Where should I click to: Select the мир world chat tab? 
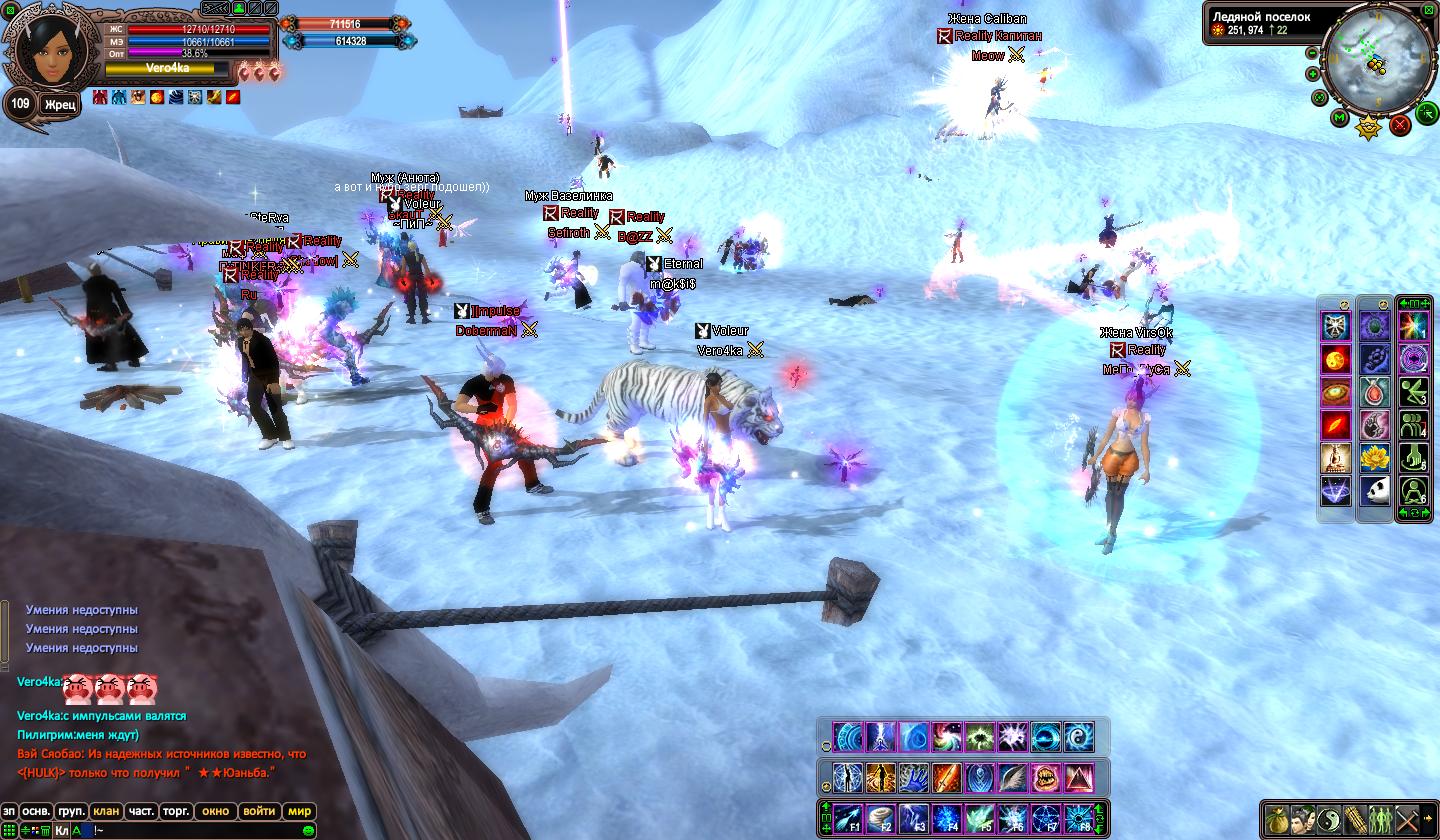pos(299,811)
